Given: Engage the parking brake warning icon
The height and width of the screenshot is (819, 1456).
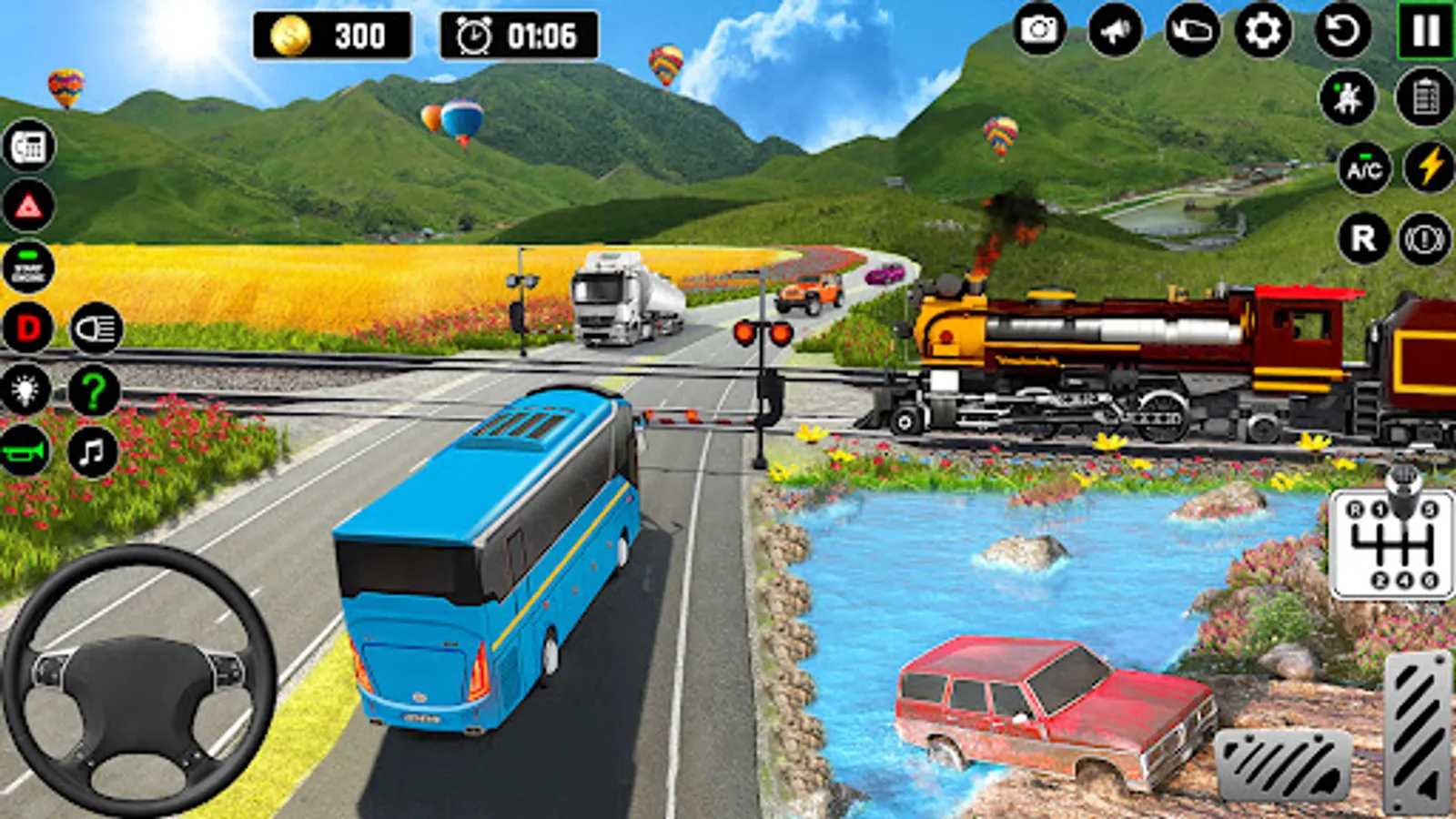Looking at the screenshot, I should [x=1424, y=239].
